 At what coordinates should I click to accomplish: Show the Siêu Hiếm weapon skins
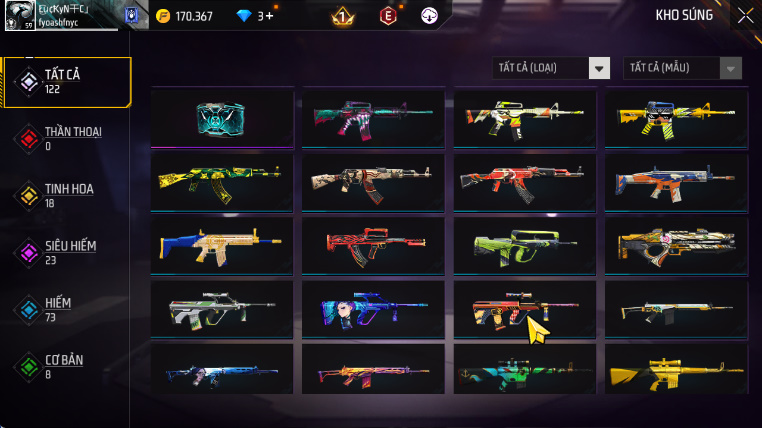[x=68, y=252]
